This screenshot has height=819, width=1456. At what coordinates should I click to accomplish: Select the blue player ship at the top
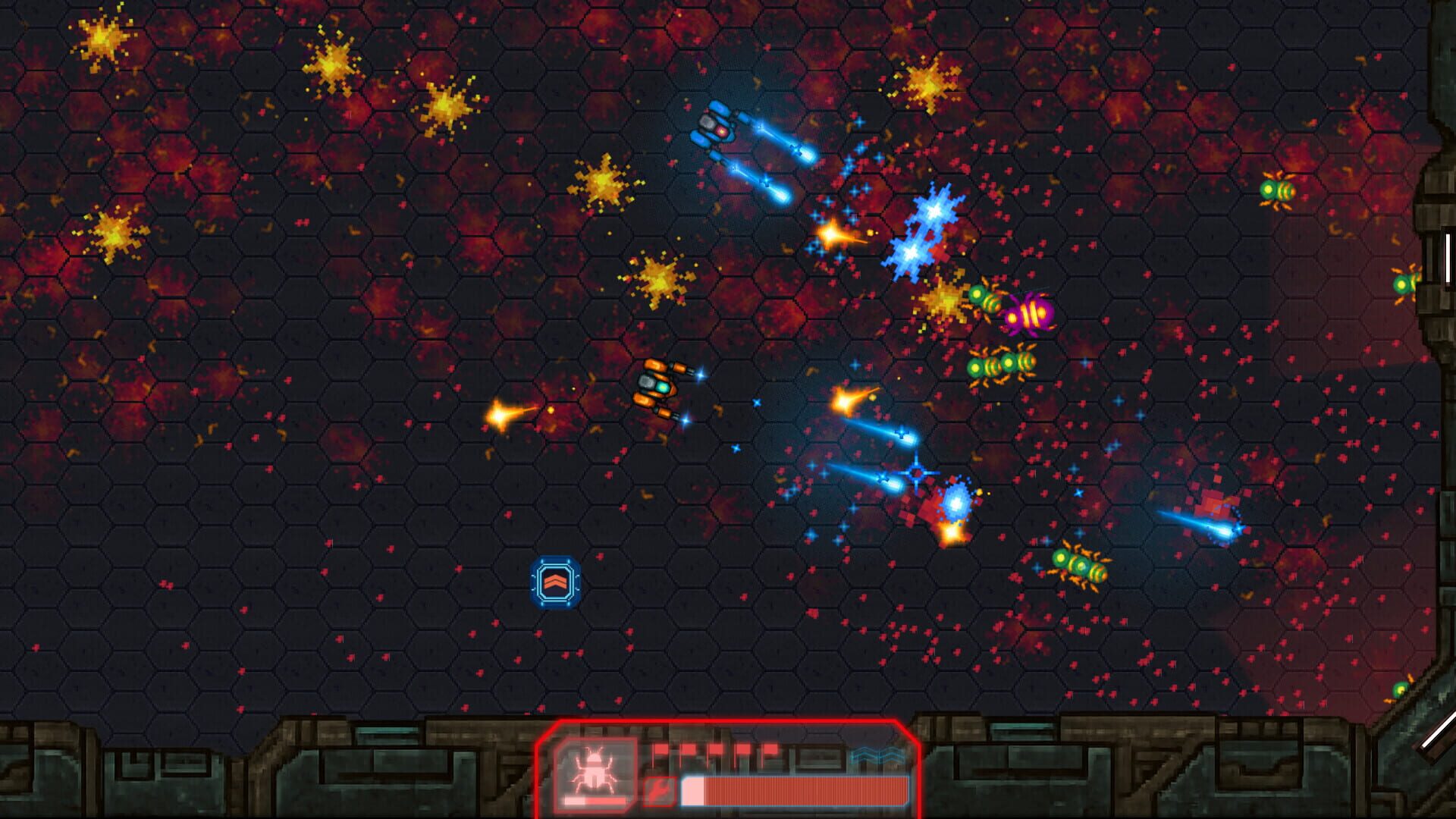pos(717,129)
